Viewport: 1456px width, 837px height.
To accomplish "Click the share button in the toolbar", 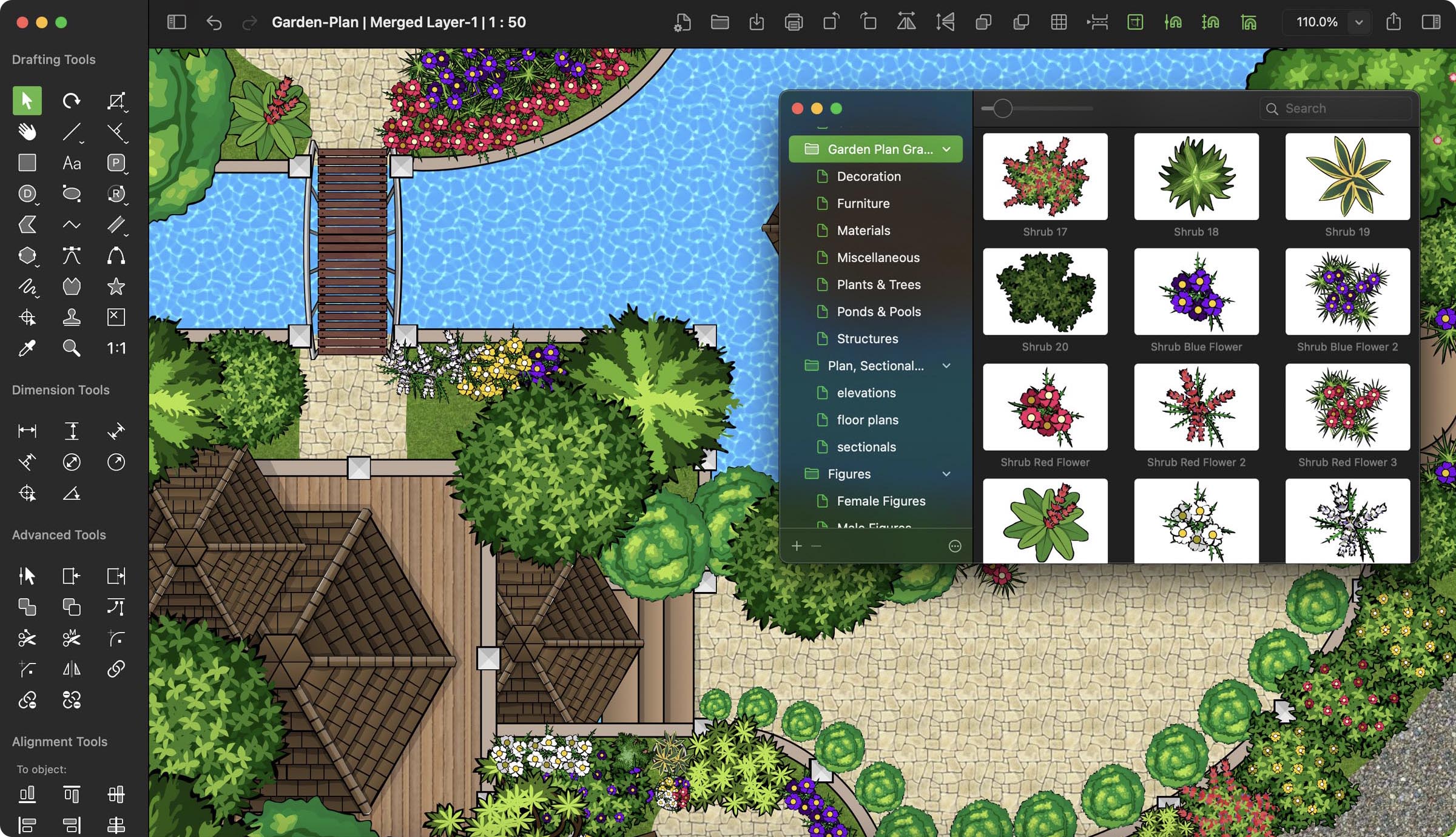I will point(1394,22).
